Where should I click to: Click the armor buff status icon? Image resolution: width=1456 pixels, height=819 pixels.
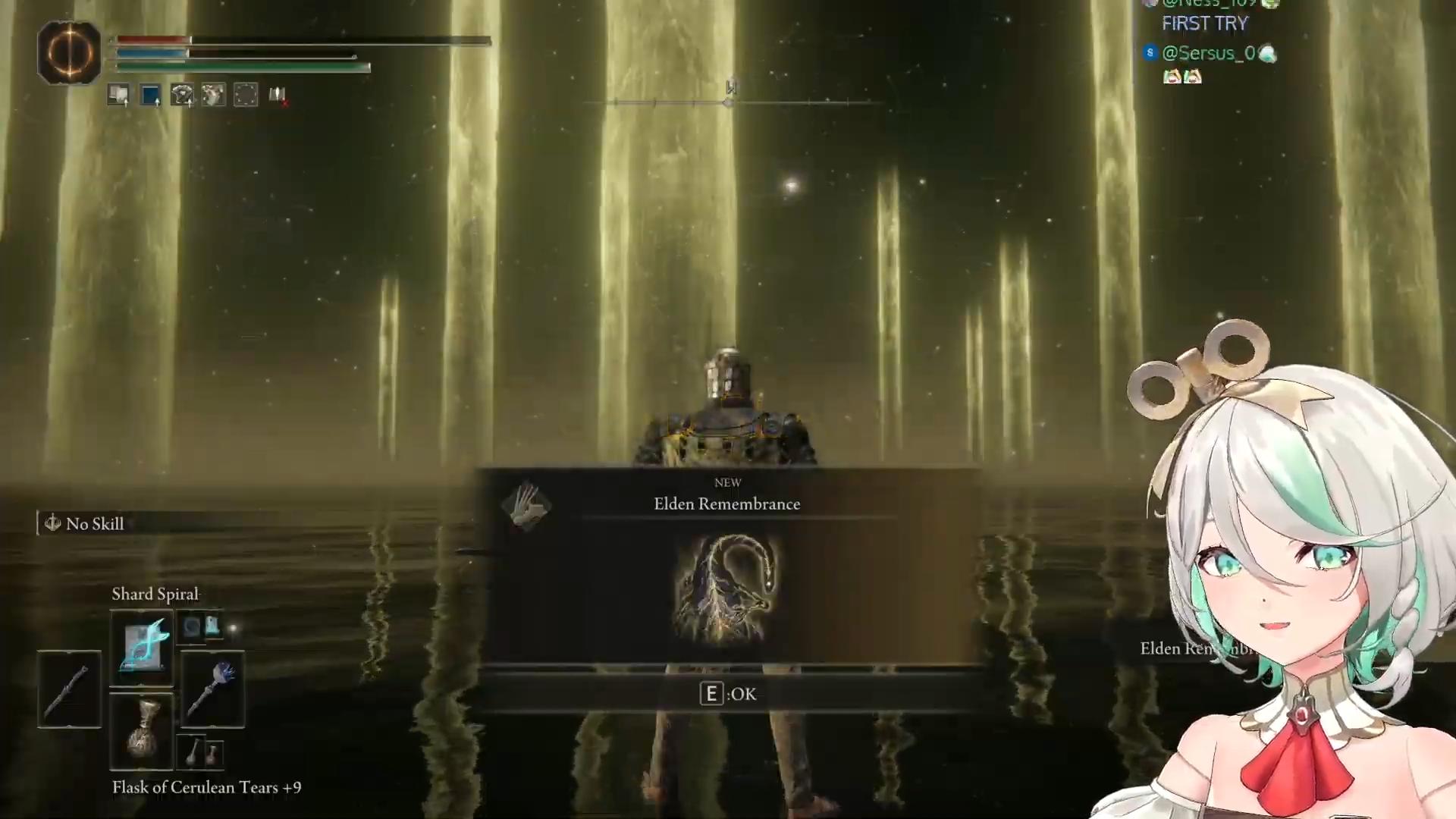pos(182,95)
